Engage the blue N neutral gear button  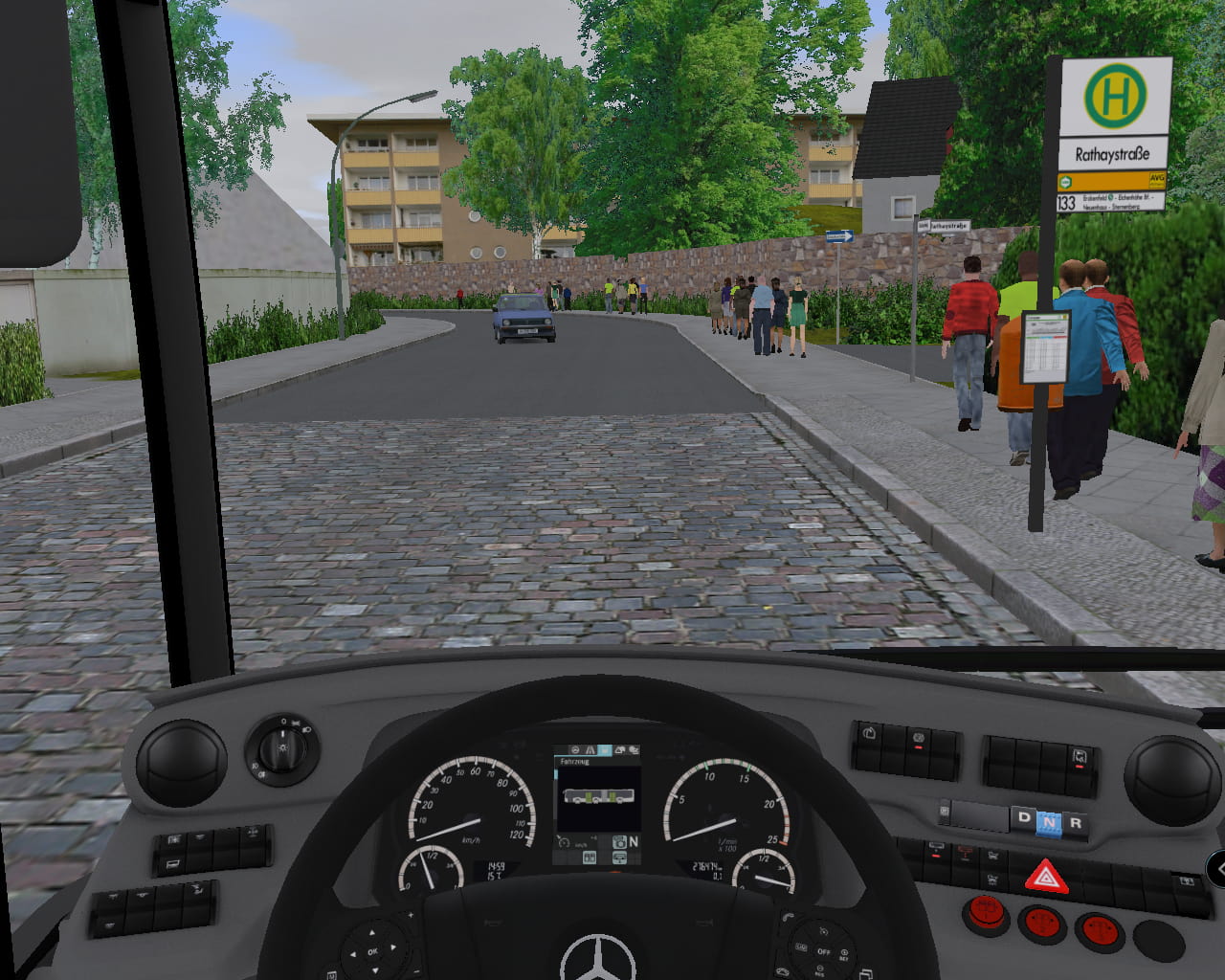click(1050, 821)
